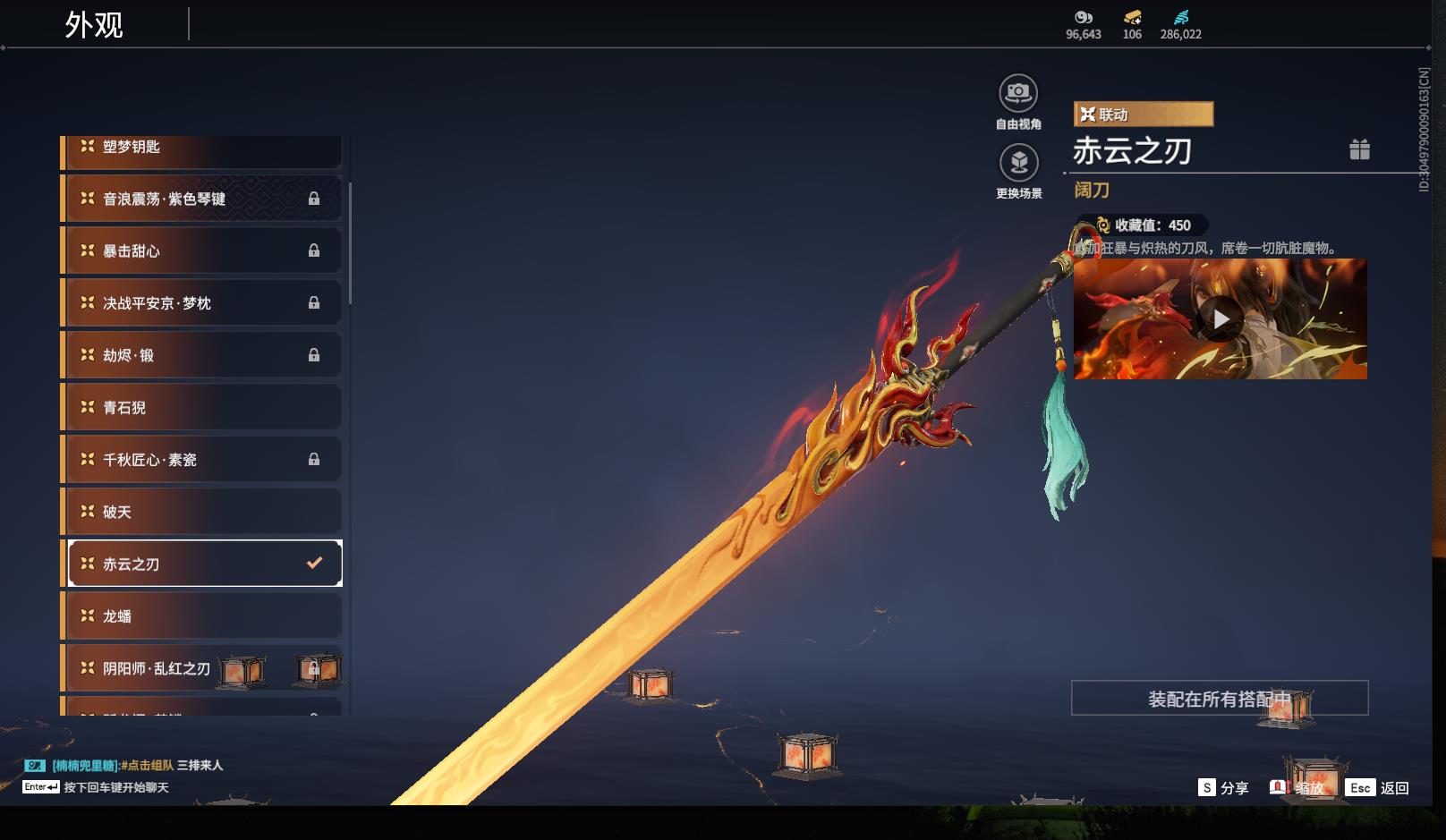Click 装配在所有搭配中 button
The image size is (1446, 840).
click(x=1219, y=699)
